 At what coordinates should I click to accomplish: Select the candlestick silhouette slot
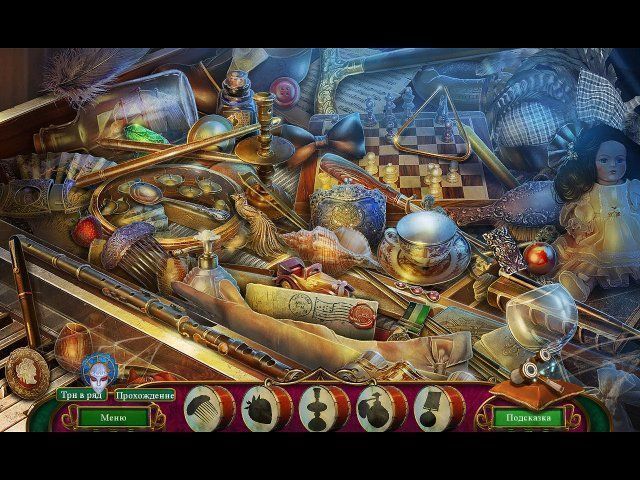pos(320,408)
